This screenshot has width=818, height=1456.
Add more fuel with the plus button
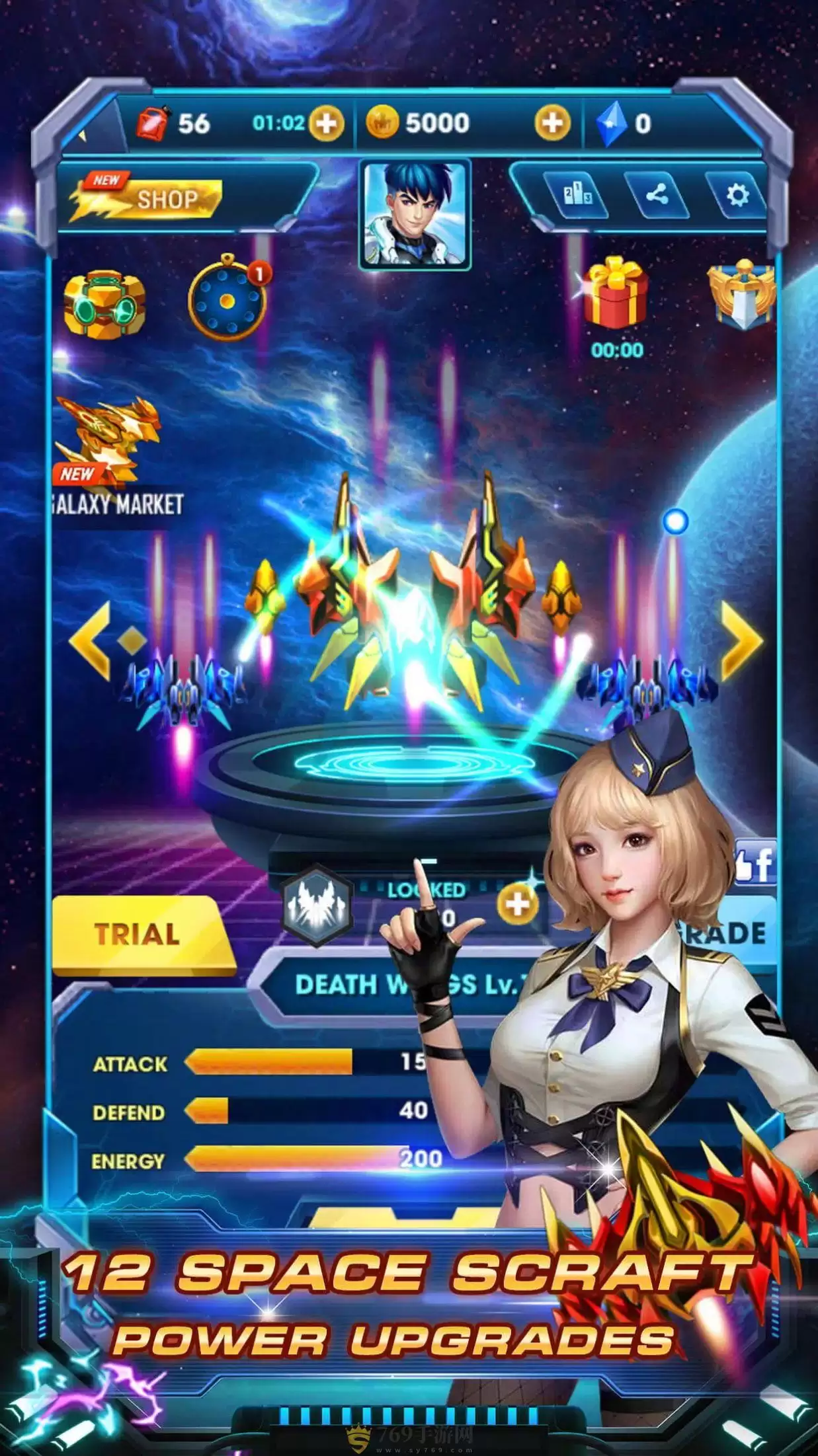click(327, 124)
